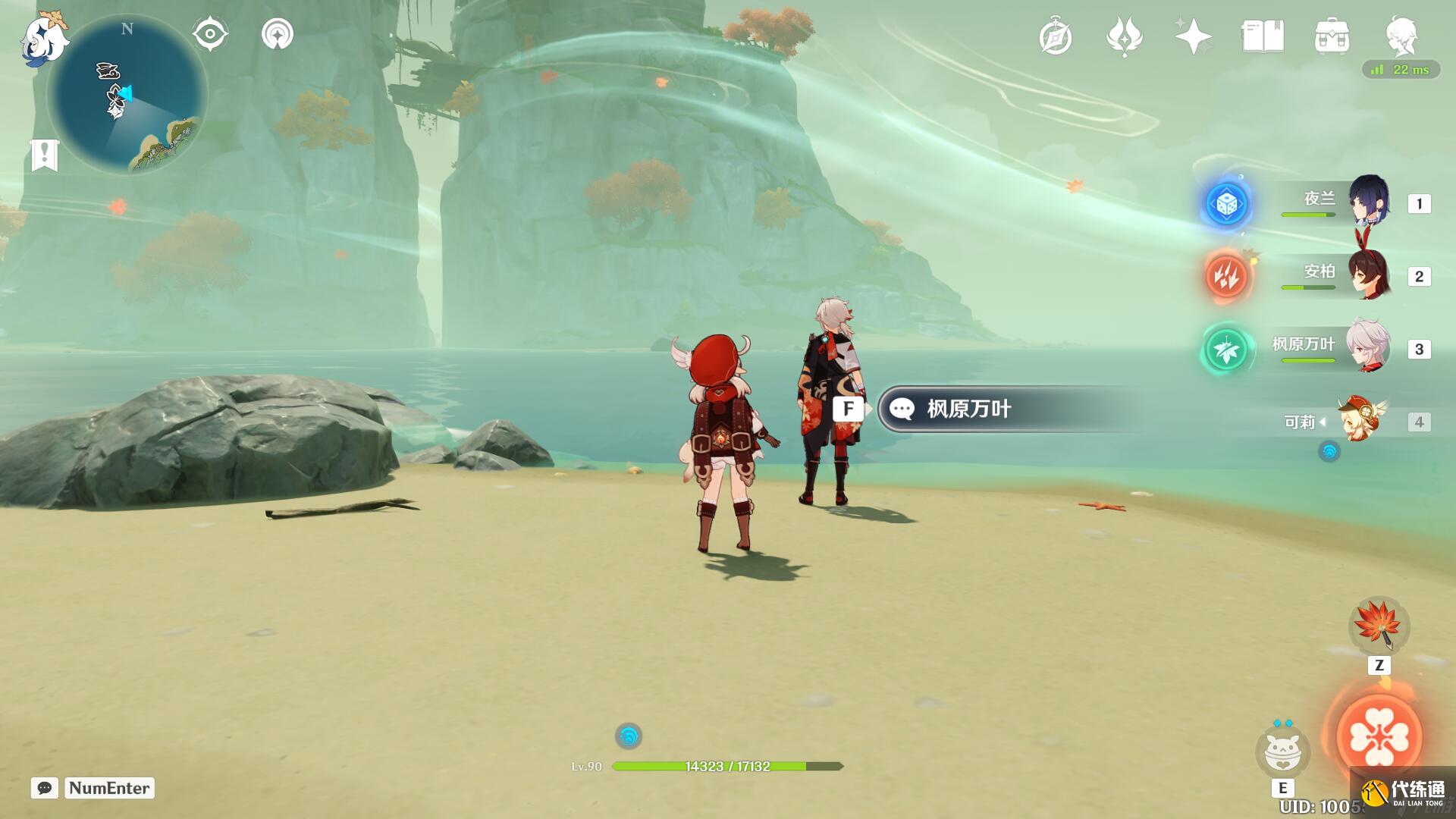The width and height of the screenshot is (1456, 819).
Task: Open the co-op signal icon
Action: [278, 34]
